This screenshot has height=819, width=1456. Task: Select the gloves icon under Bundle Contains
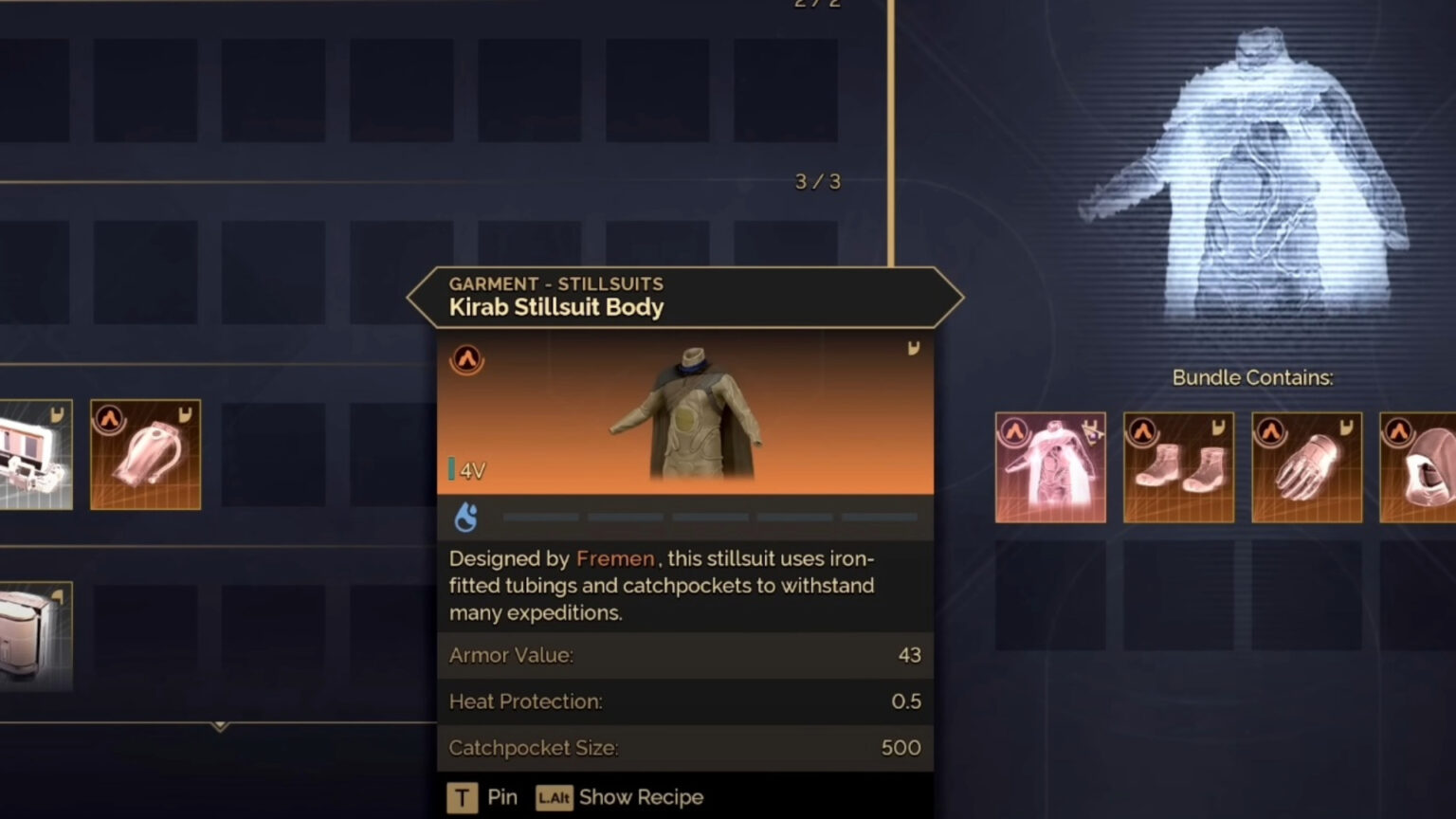[x=1306, y=466]
